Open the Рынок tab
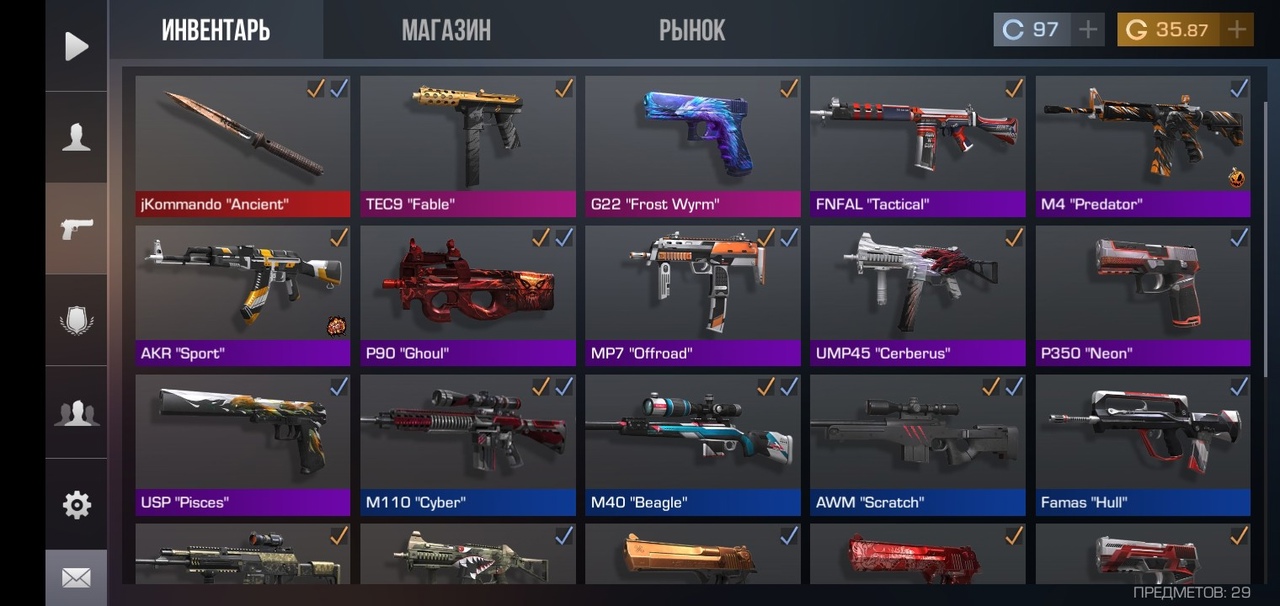This screenshot has width=1280, height=606. [692, 30]
